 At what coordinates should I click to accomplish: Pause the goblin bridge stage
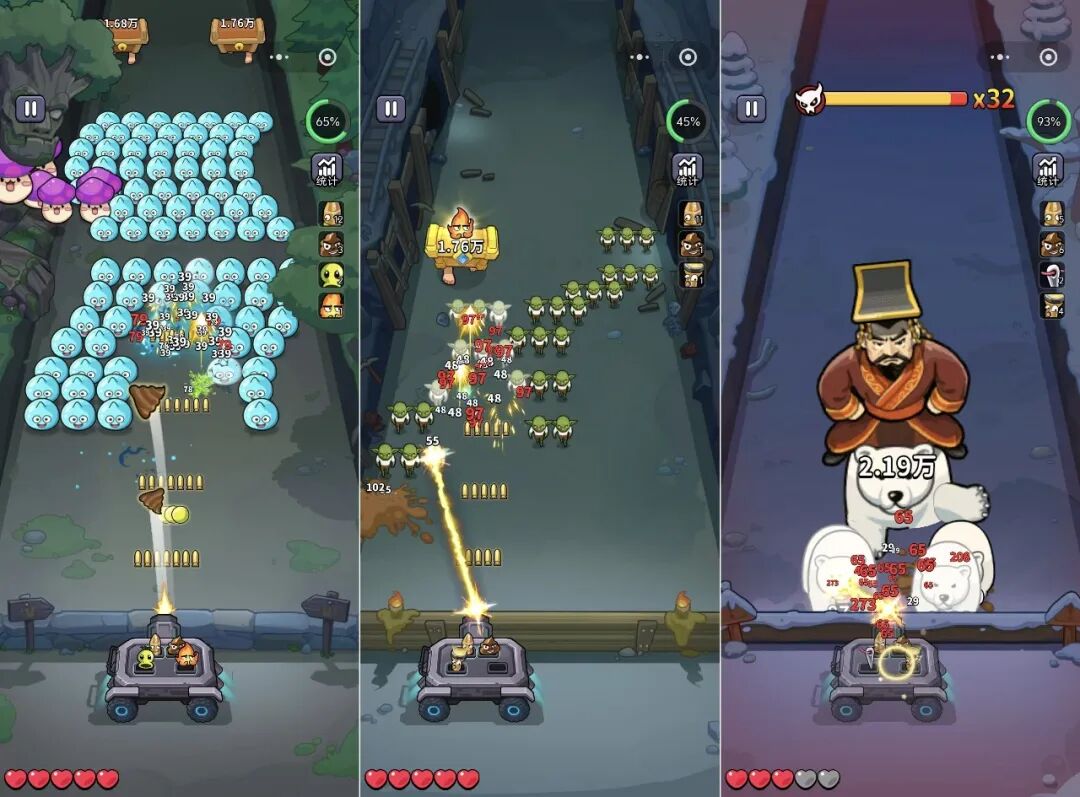tap(391, 108)
